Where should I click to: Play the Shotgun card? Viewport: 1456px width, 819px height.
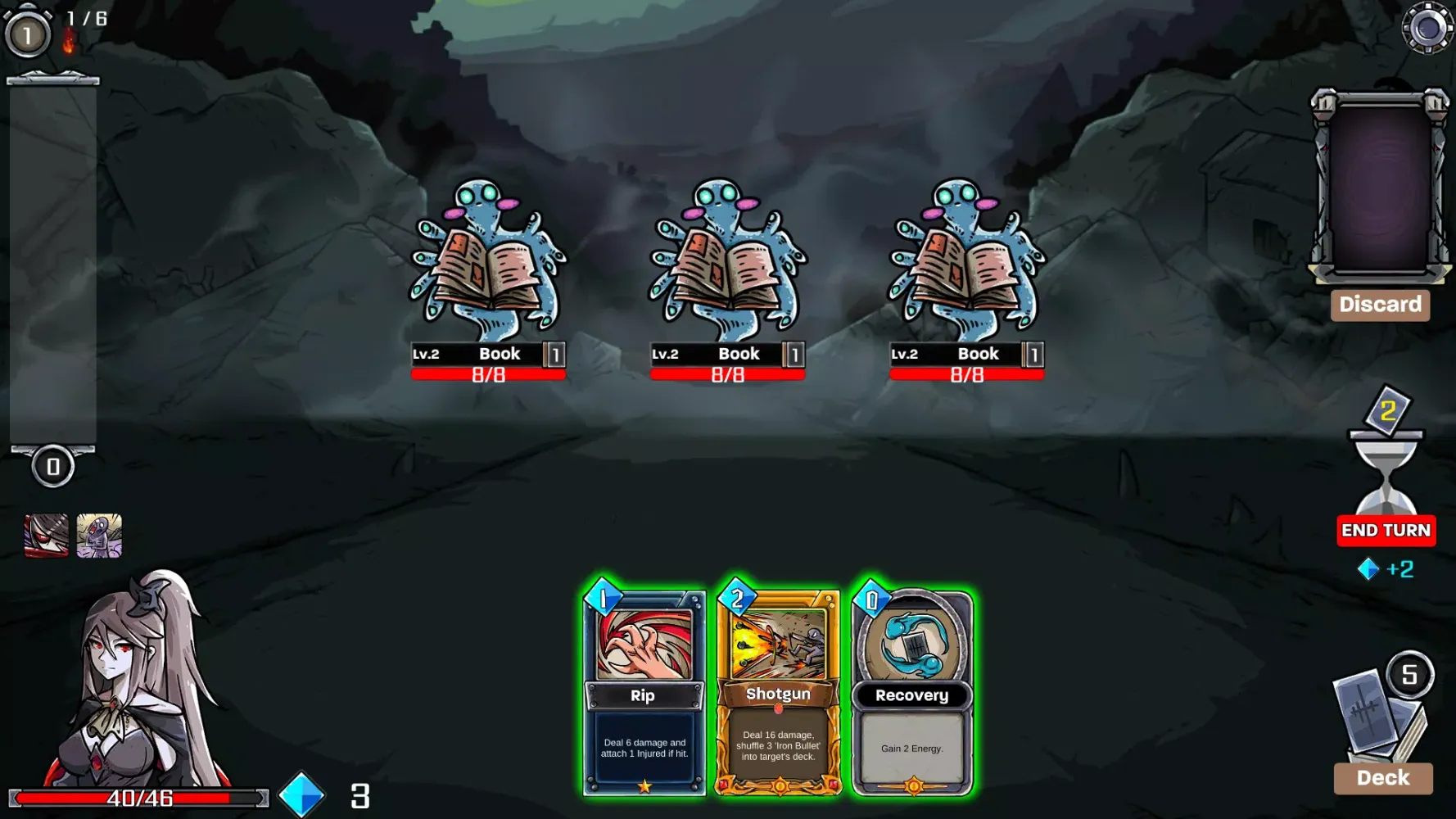pos(778,692)
